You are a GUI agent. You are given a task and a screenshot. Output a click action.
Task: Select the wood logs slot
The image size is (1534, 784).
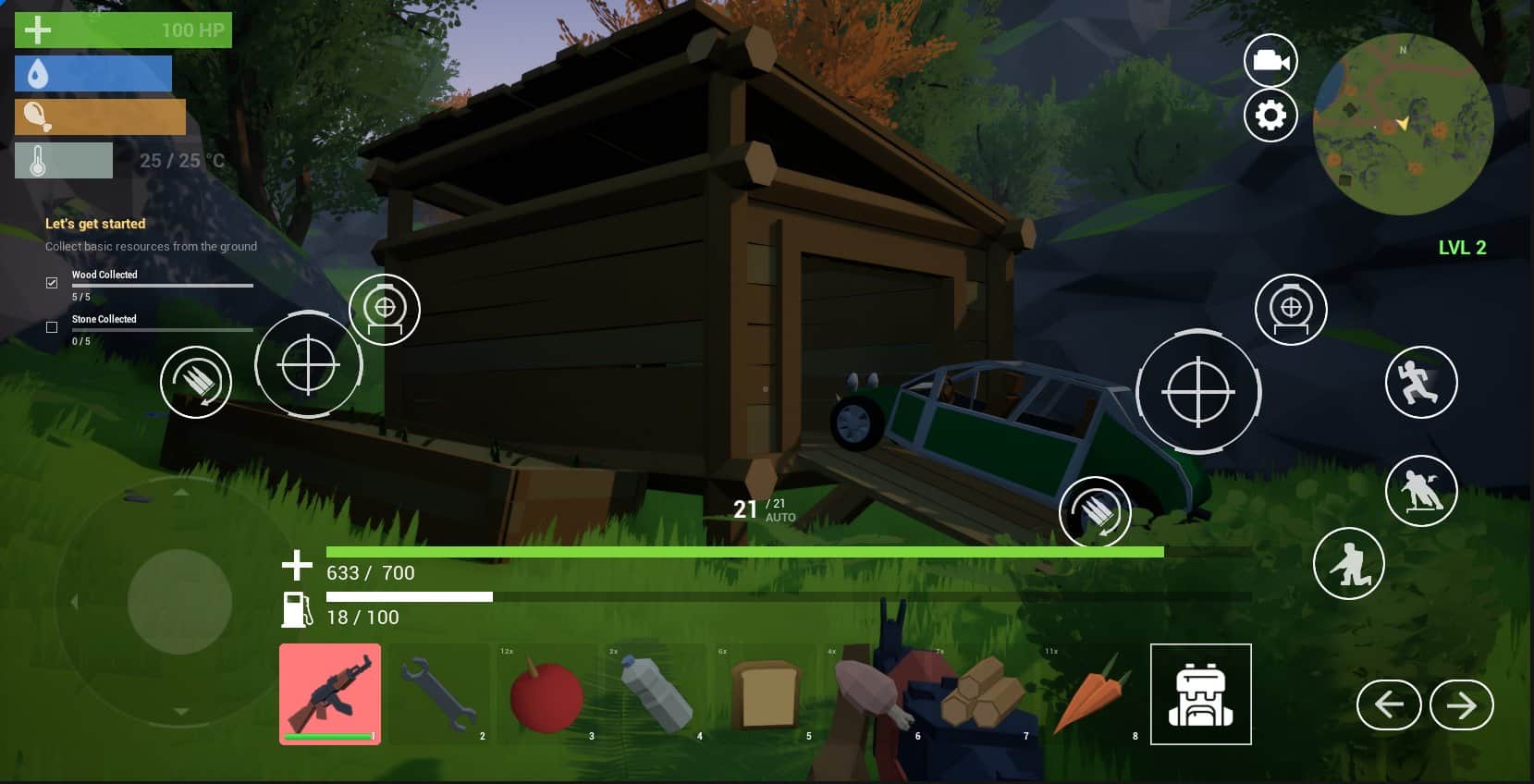982,694
